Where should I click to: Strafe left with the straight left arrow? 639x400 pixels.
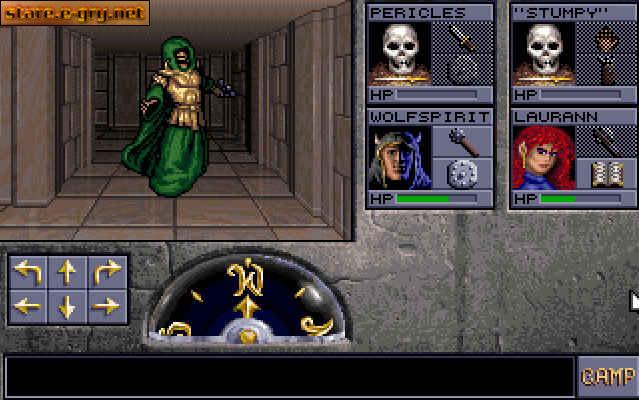28,307
